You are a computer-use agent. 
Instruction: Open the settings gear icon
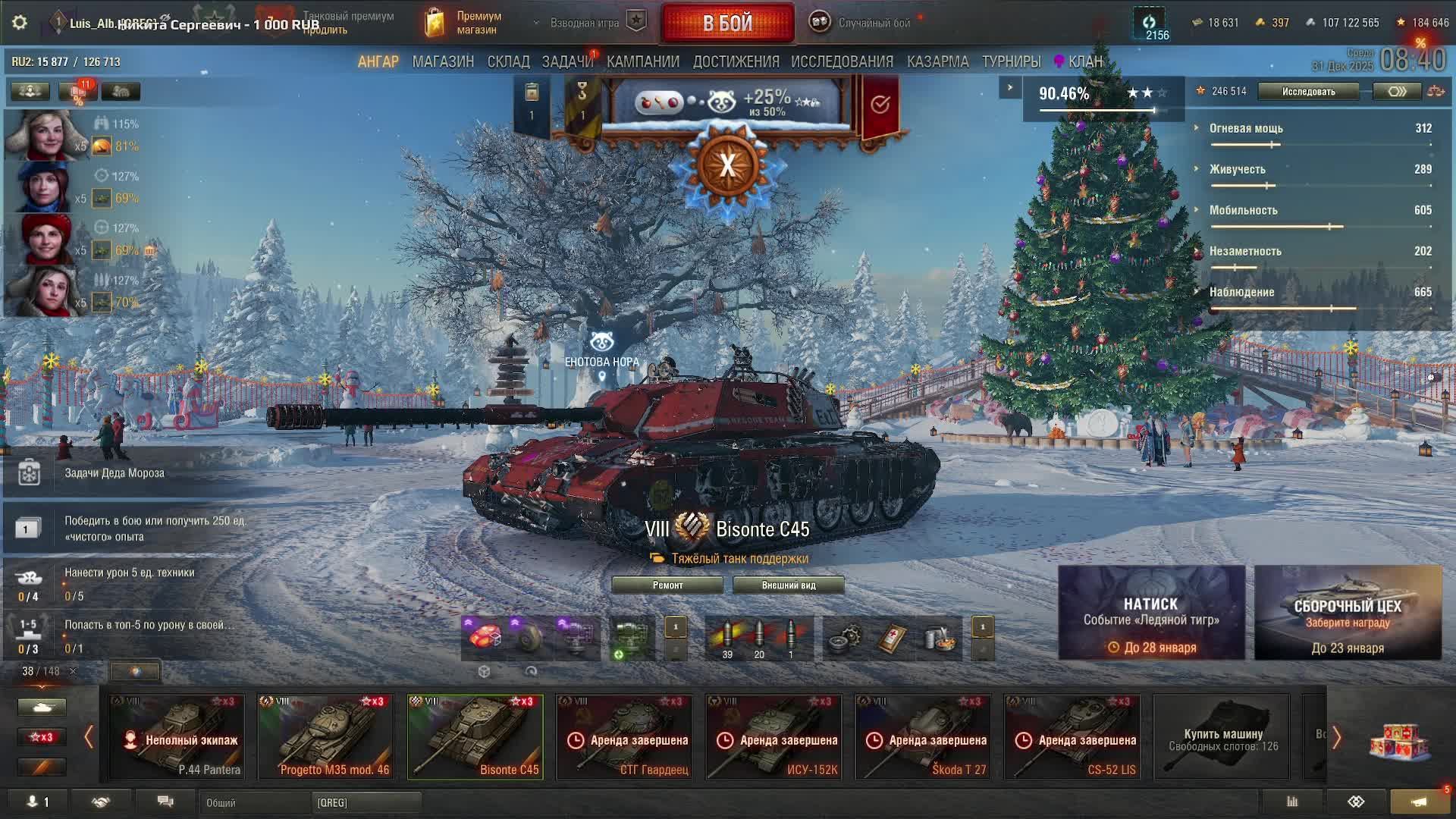20,23
